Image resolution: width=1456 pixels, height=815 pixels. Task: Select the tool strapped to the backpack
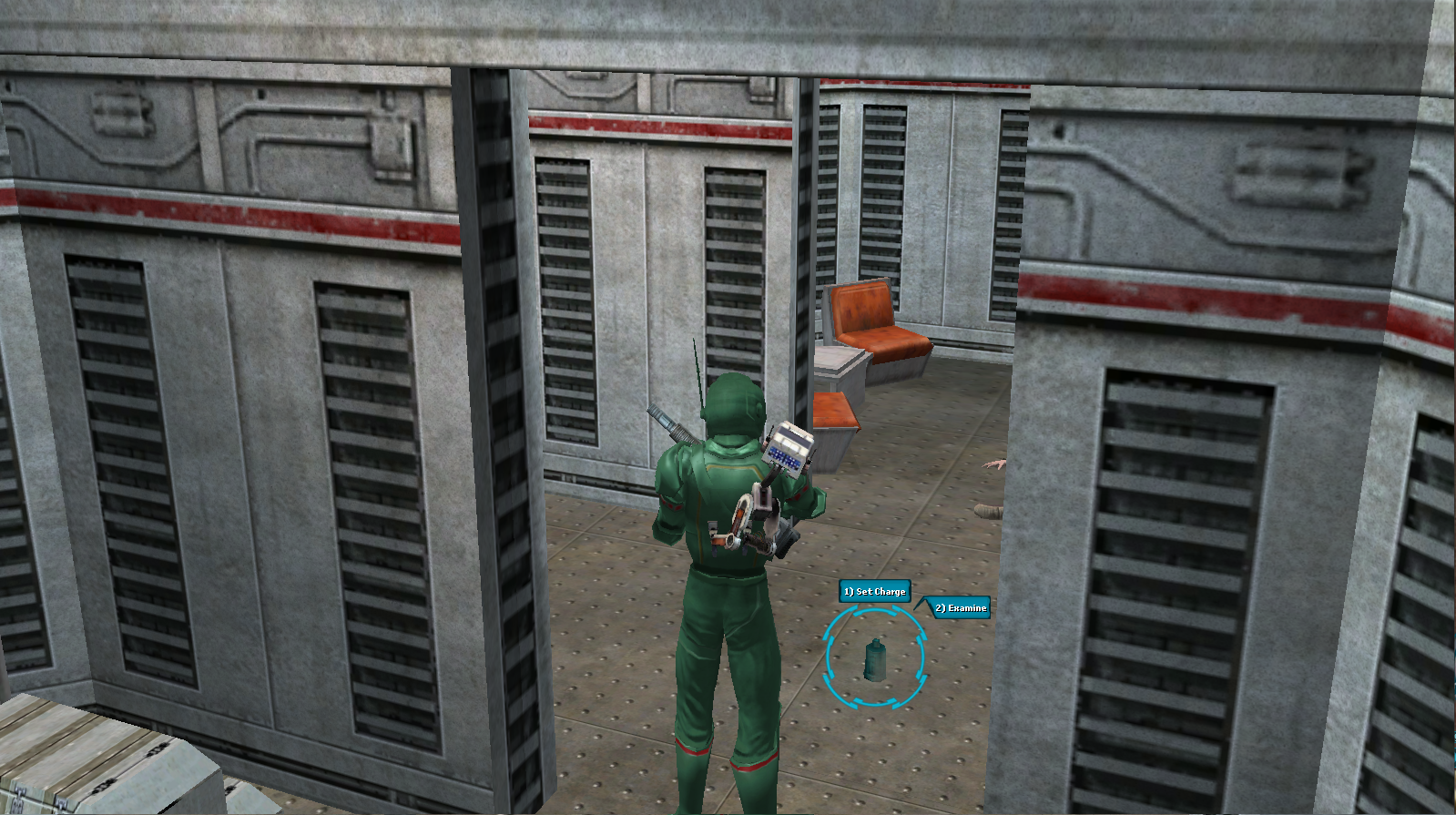tap(751, 519)
